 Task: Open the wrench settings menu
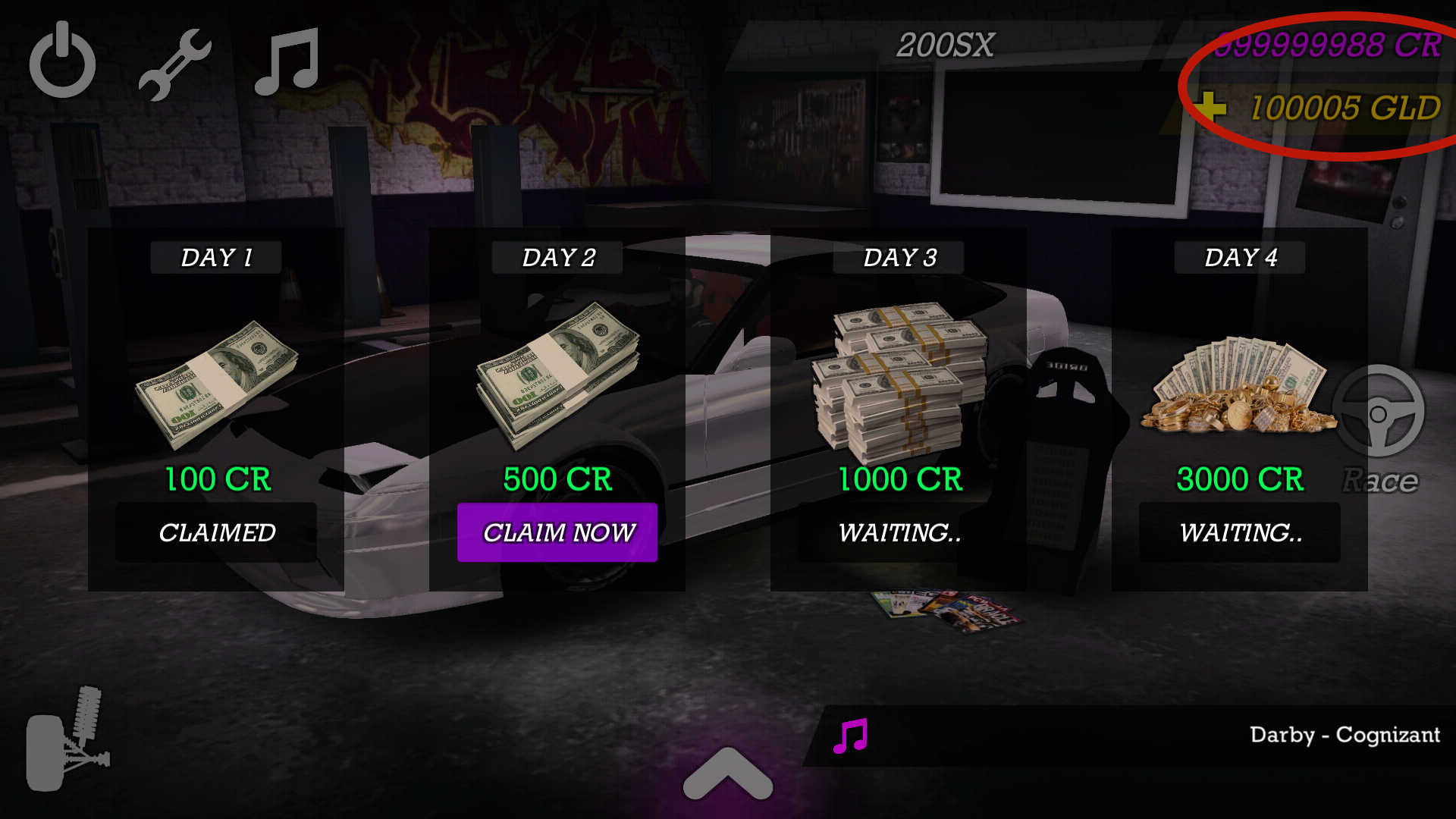174,64
